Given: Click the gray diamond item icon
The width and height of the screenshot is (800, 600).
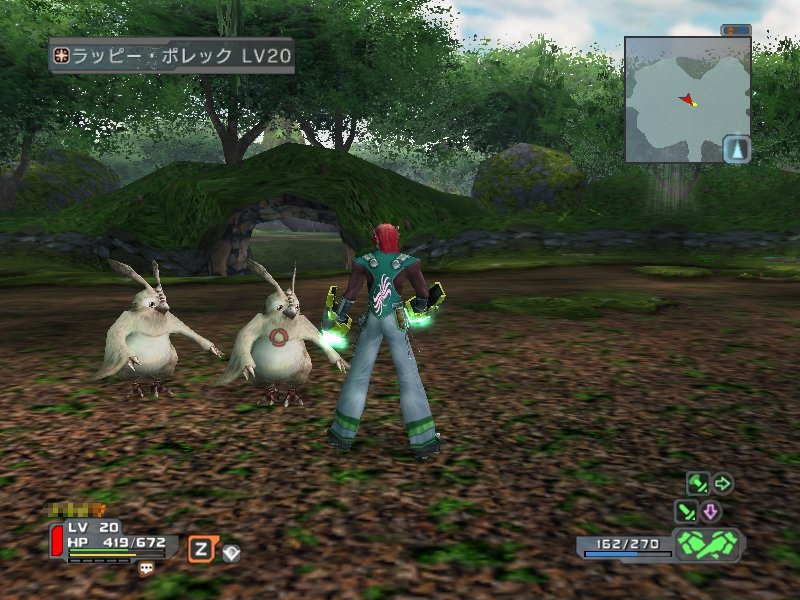Looking at the screenshot, I should coord(231,551).
